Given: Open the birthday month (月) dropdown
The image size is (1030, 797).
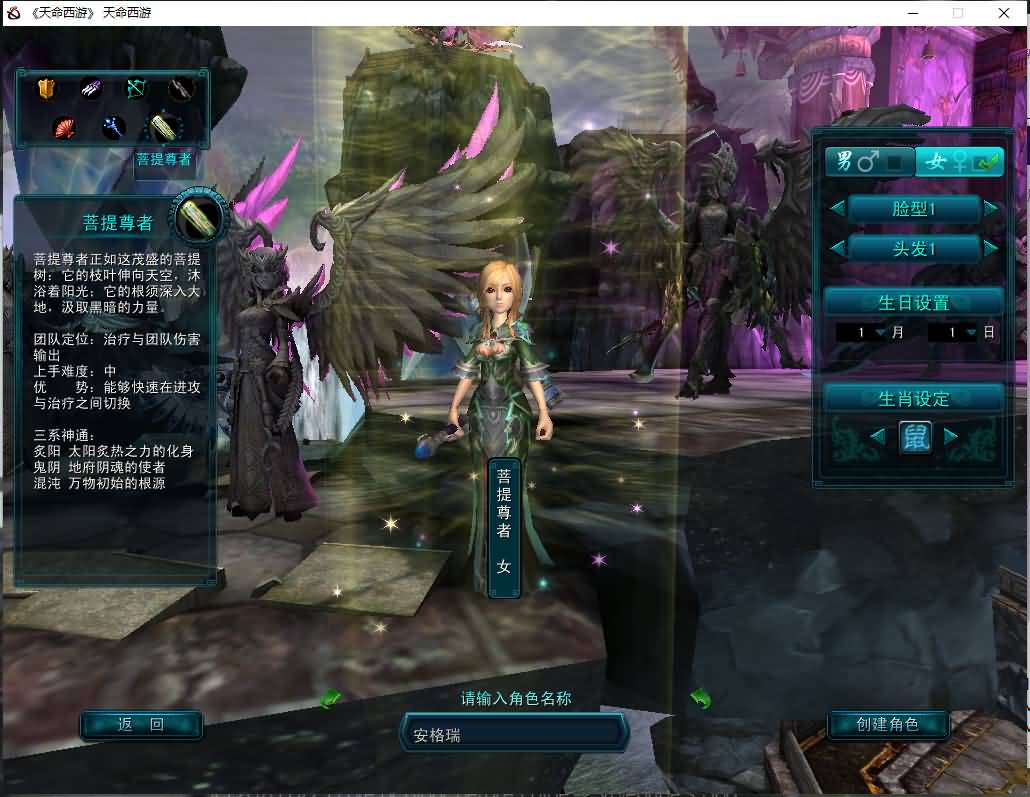Looking at the screenshot, I should click(x=880, y=332).
